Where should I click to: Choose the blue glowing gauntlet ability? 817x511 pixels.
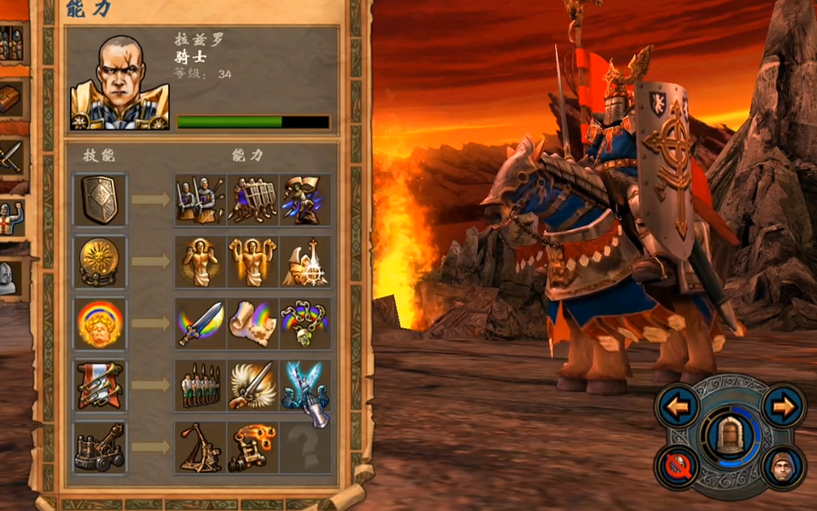coord(305,385)
